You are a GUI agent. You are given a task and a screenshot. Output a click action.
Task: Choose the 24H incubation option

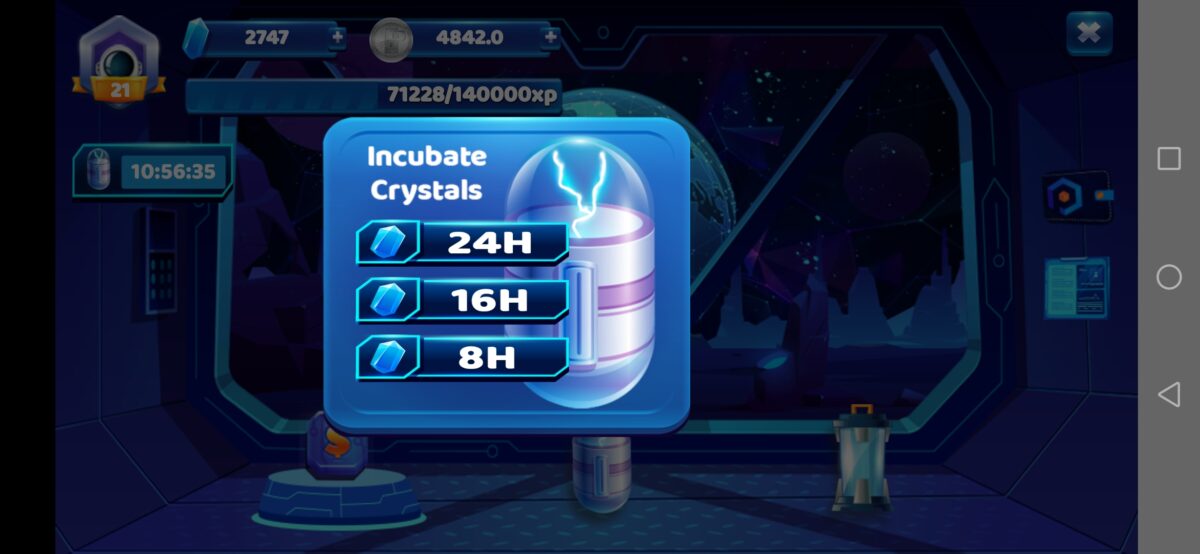(x=463, y=242)
